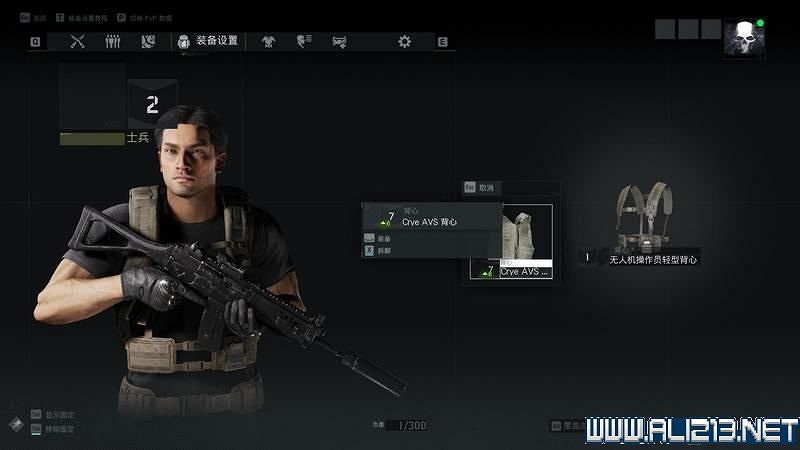Open the head and face customization tab

(304, 42)
